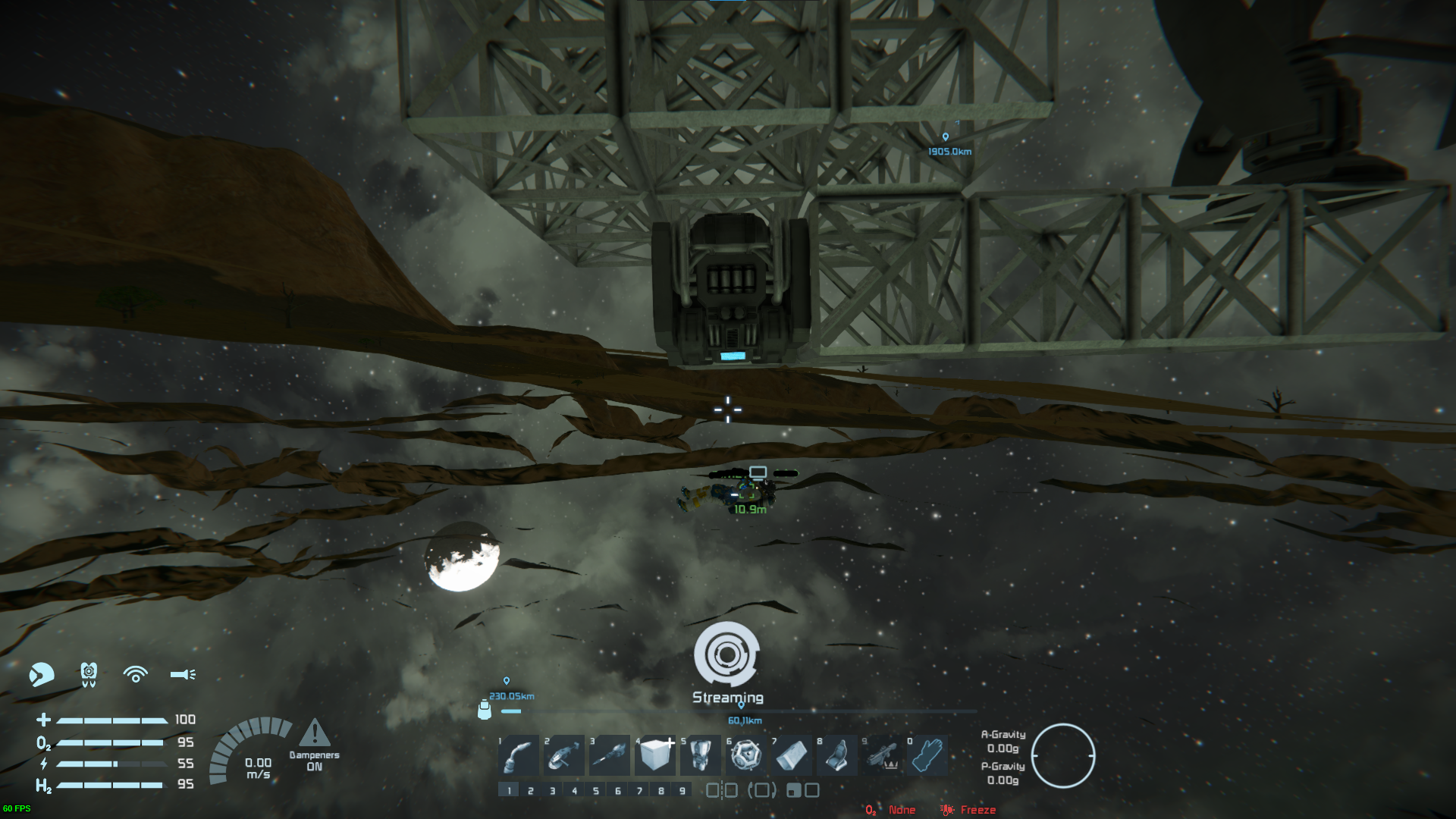Select the white armor block slot
Image resolution: width=1456 pixels, height=819 pixels.
pos(655,755)
